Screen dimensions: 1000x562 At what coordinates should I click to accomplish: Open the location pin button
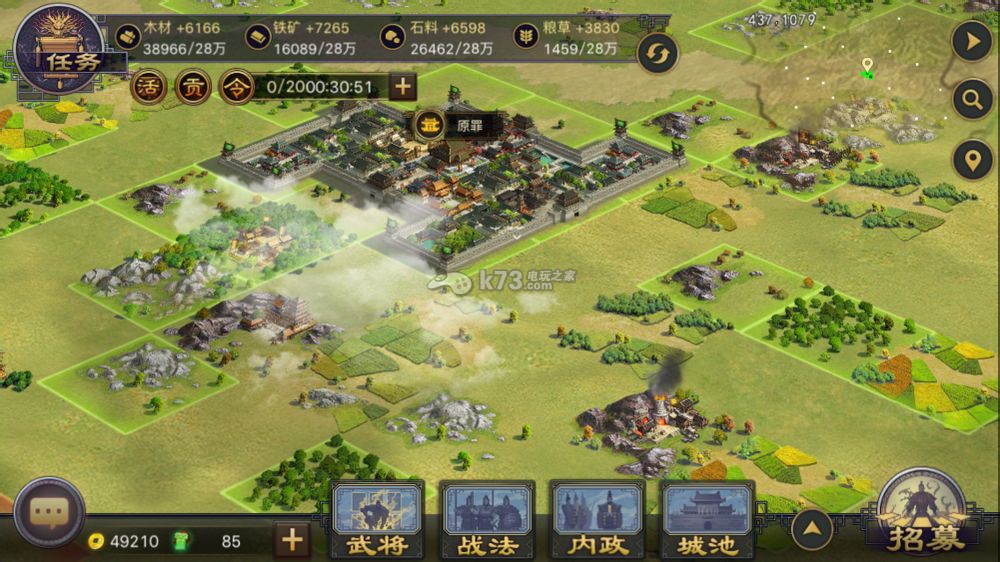pyautogui.click(x=972, y=160)
